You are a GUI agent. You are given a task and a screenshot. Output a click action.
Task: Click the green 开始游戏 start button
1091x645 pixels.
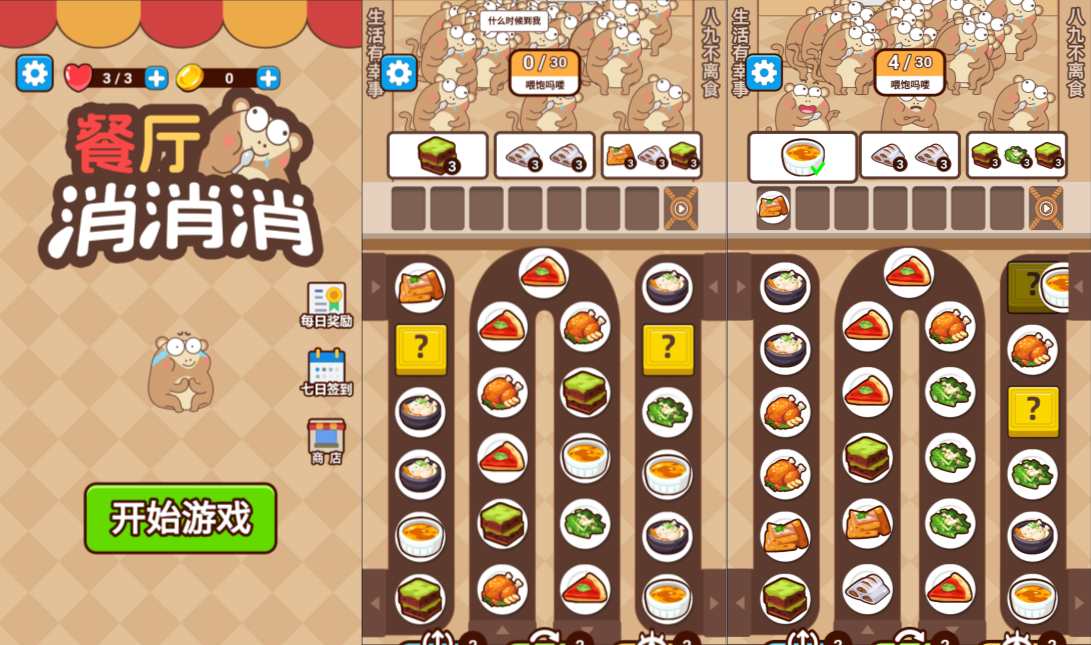180,518
